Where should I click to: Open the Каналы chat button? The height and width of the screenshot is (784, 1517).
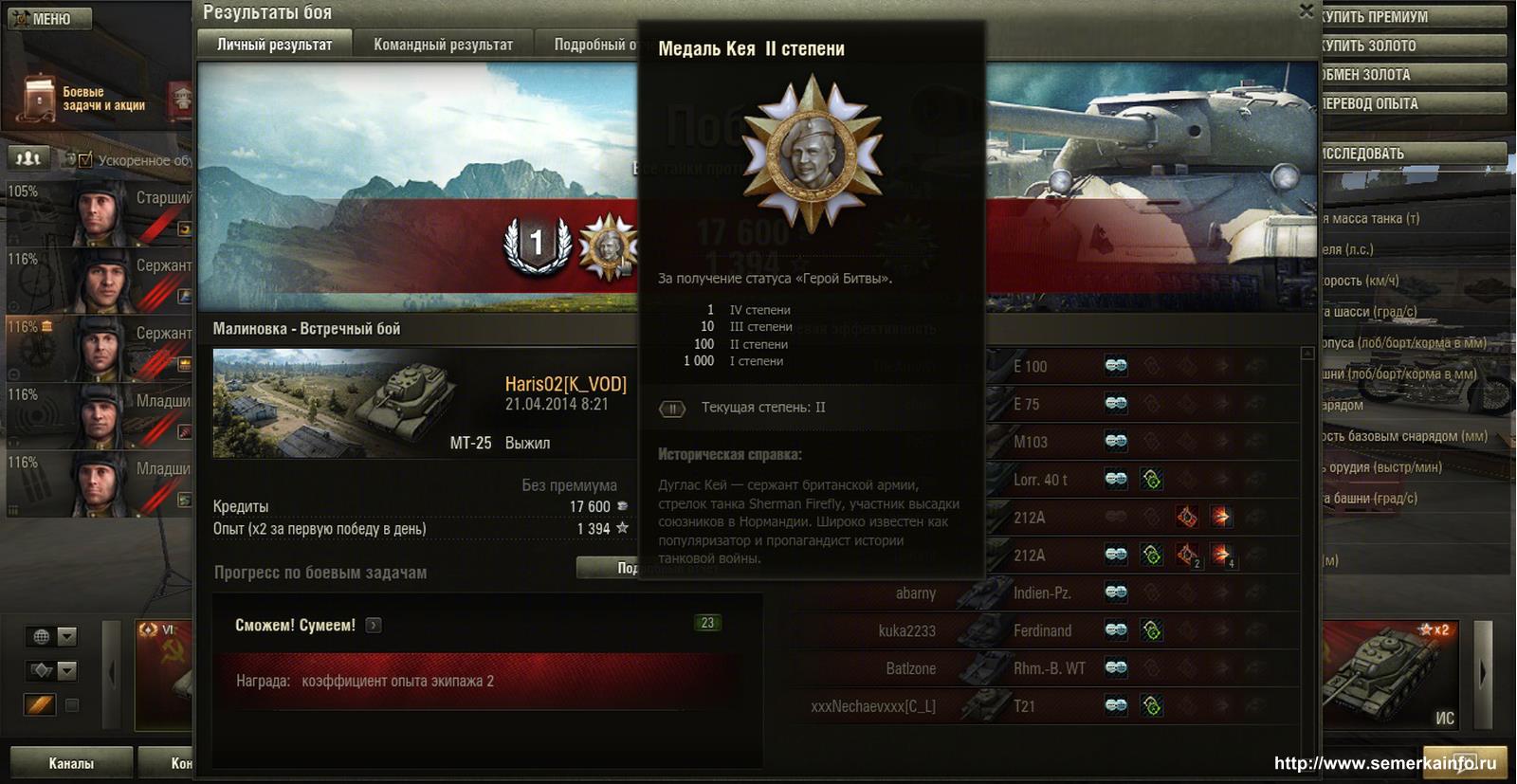point(71,763)
